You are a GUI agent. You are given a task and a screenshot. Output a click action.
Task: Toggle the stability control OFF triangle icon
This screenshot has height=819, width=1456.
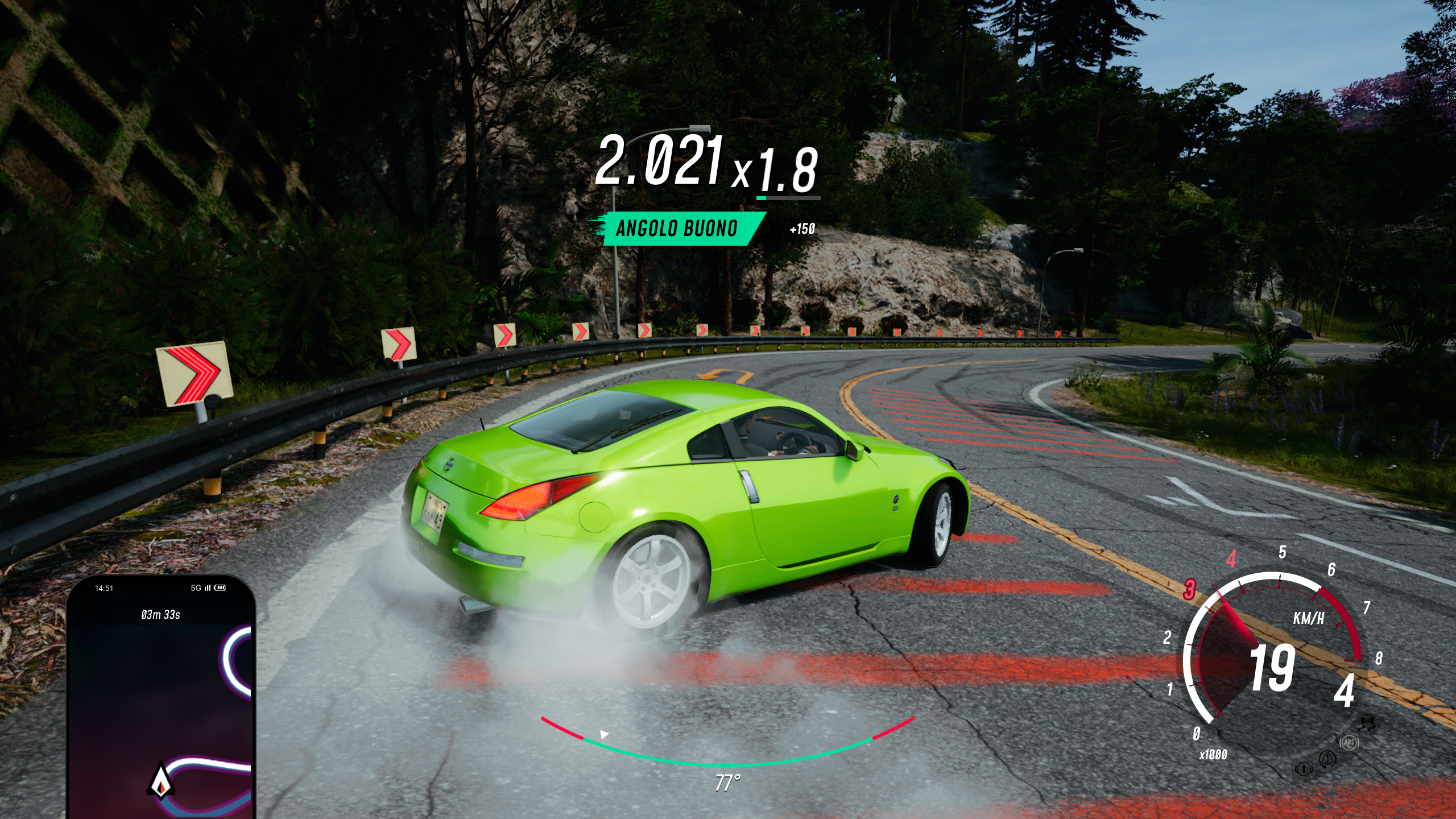[x=1327, y=759]
